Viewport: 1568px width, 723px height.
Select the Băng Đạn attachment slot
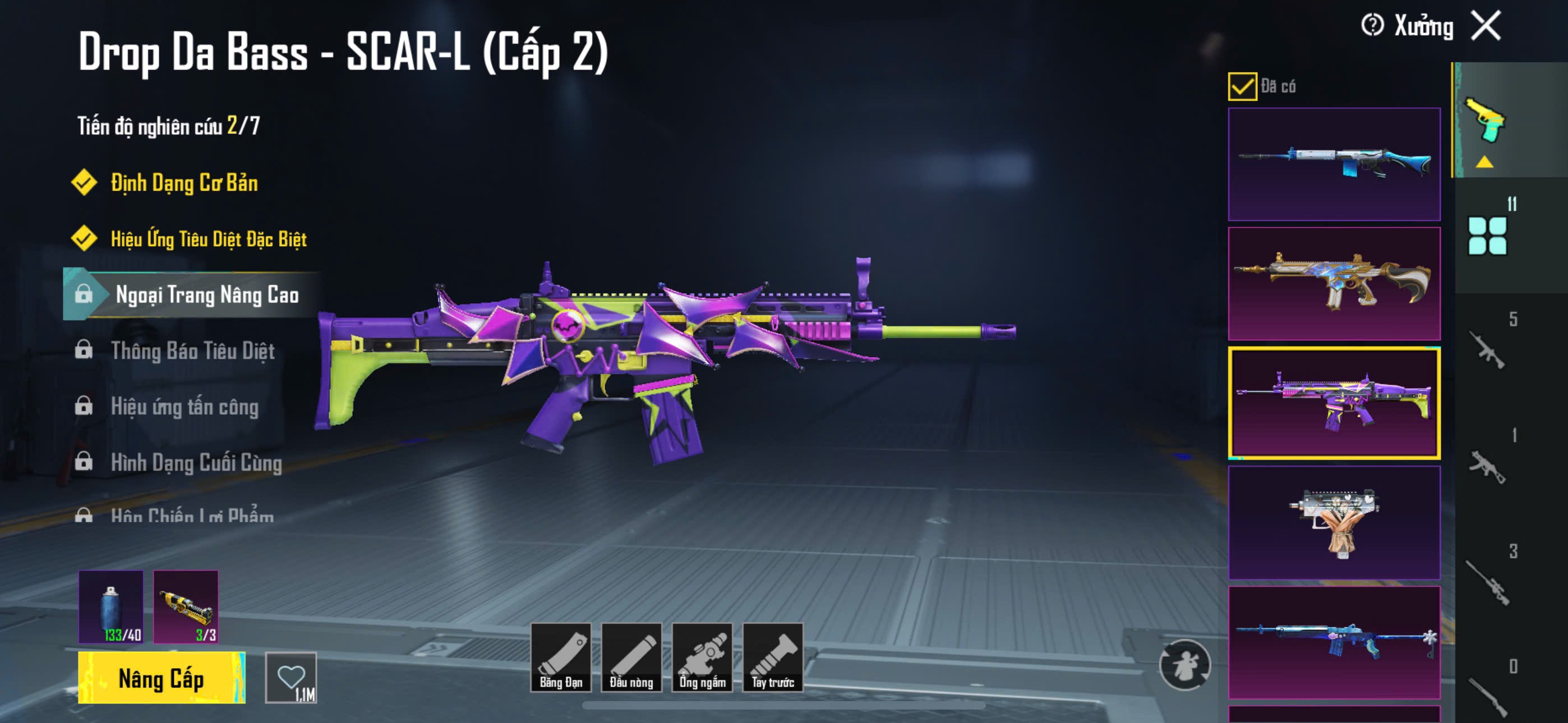coord(561,657)
